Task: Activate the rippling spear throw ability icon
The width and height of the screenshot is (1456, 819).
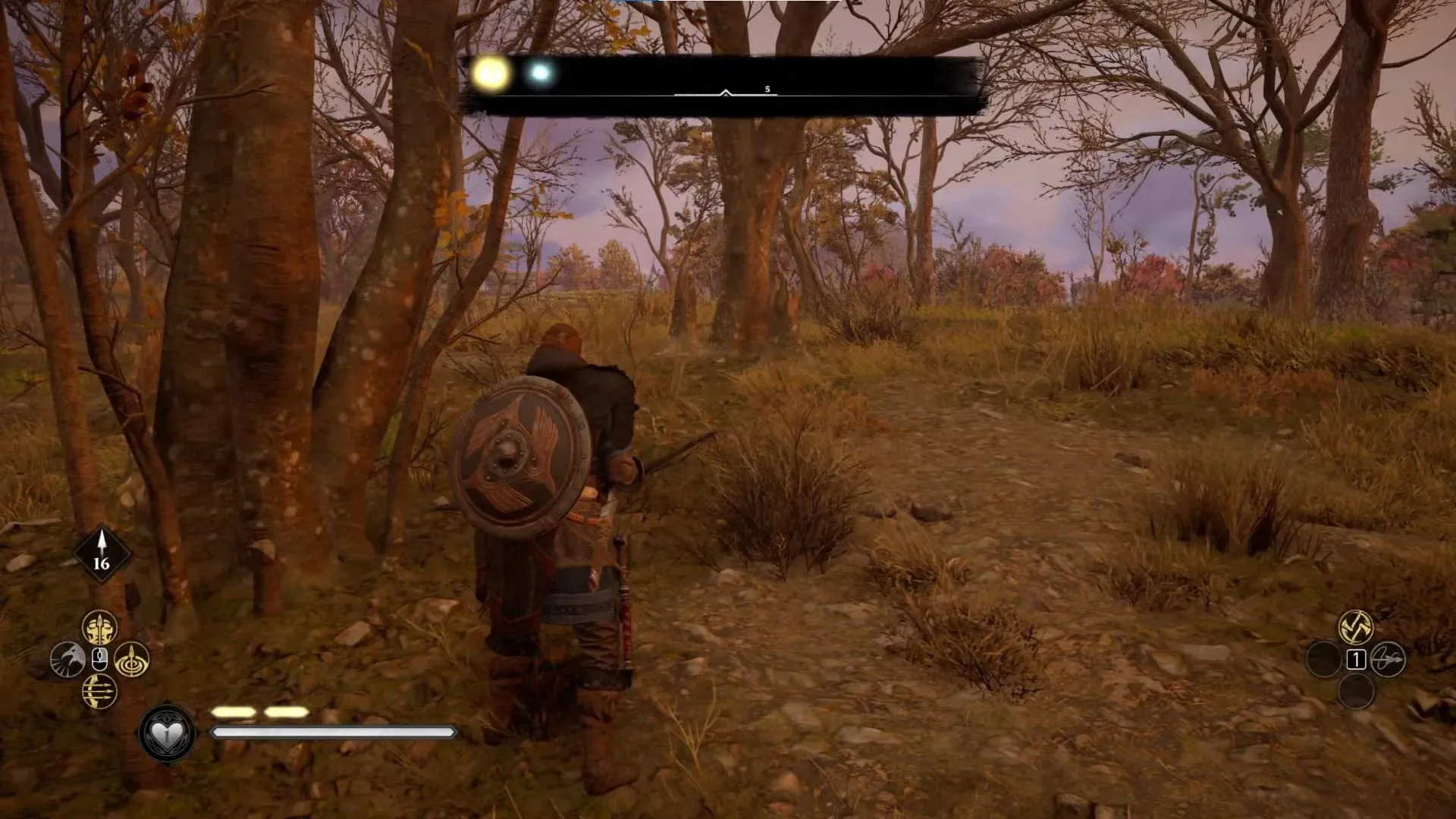Action: (131, 661)
